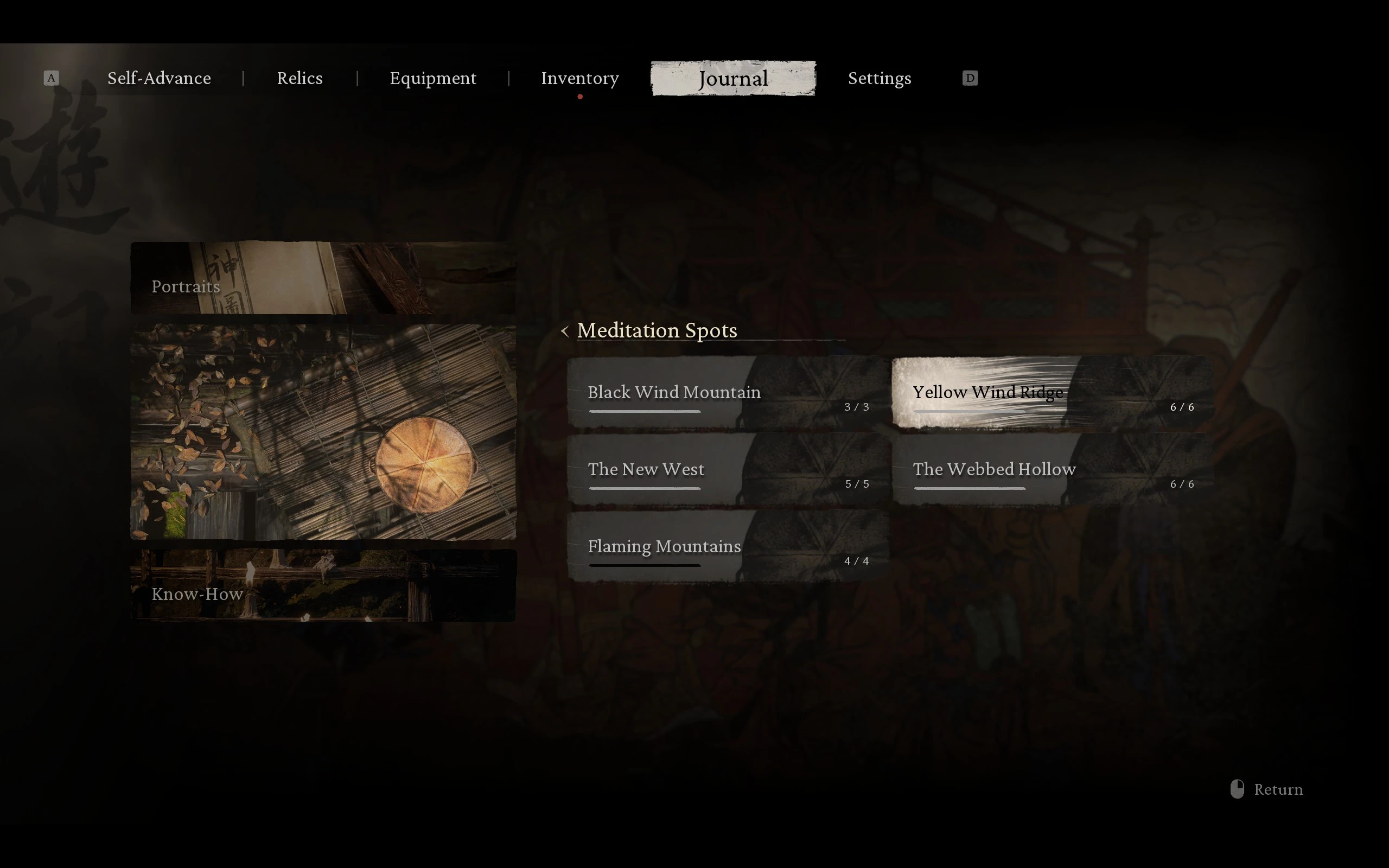Open the Settings tab

pyautogui.click(x=880, y=78)
